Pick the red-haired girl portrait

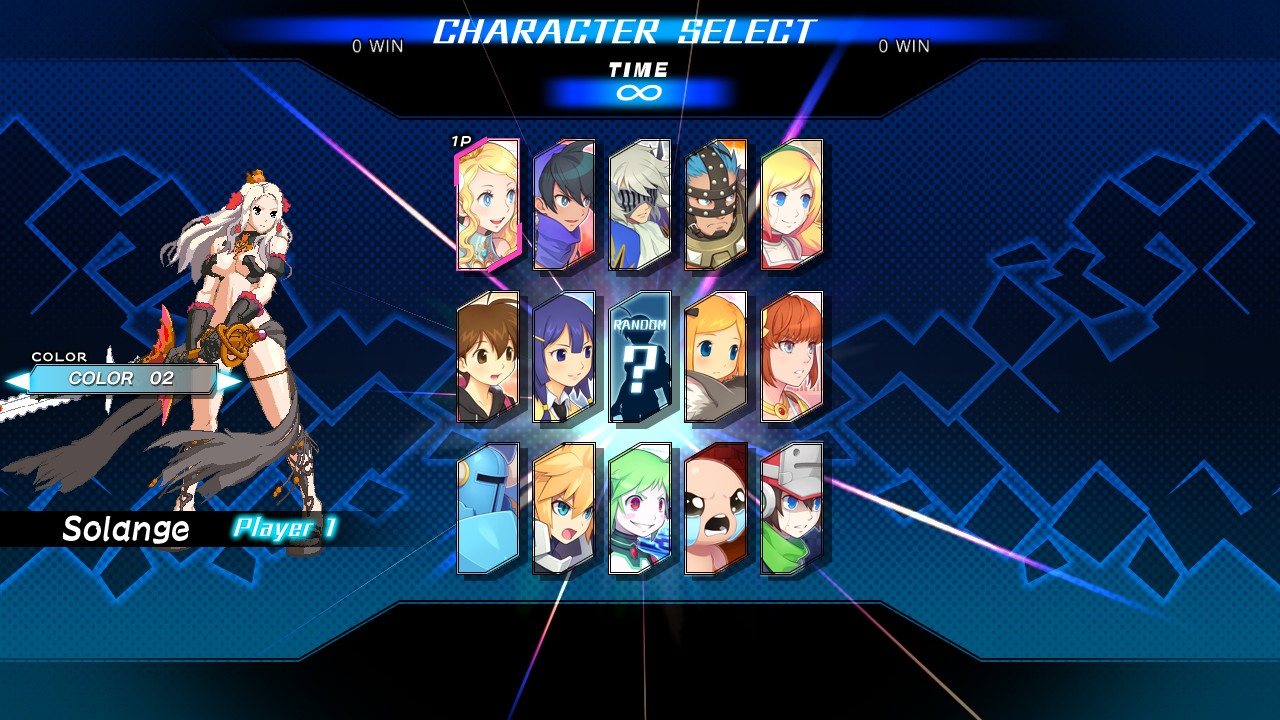tap(792, 357)
